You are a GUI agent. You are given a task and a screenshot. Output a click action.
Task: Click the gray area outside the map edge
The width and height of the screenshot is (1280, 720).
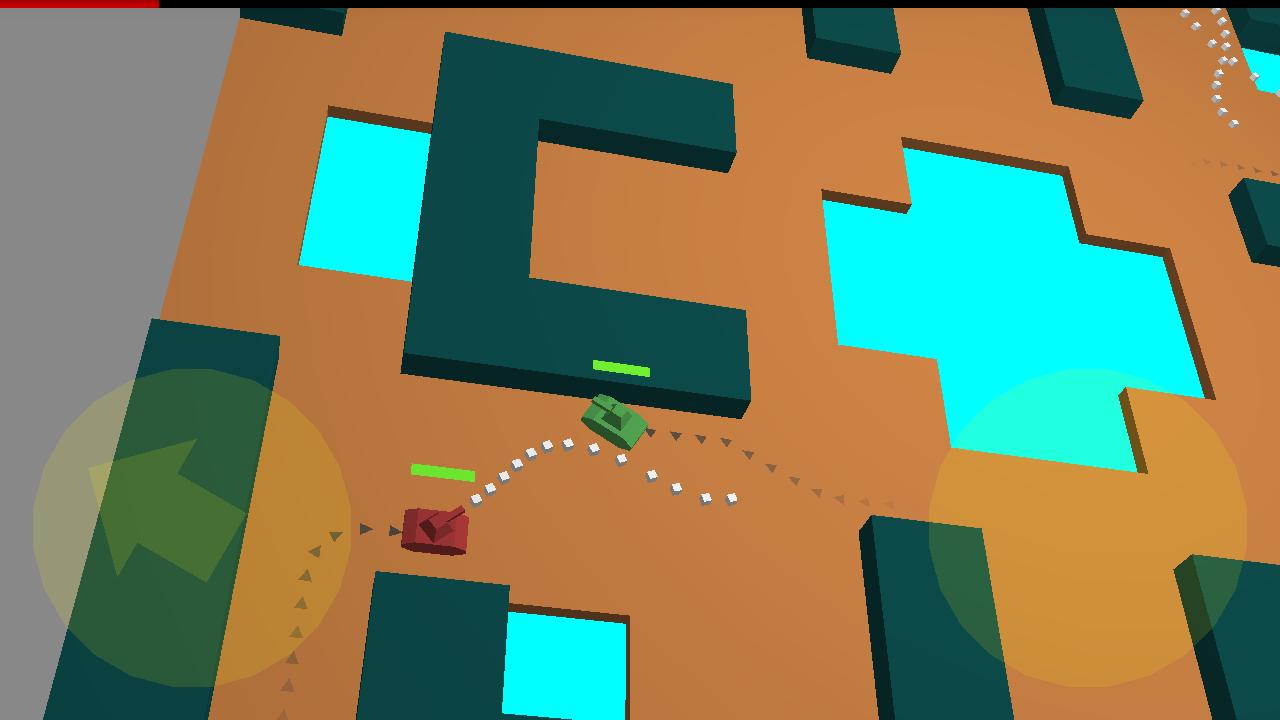point(80,200)
